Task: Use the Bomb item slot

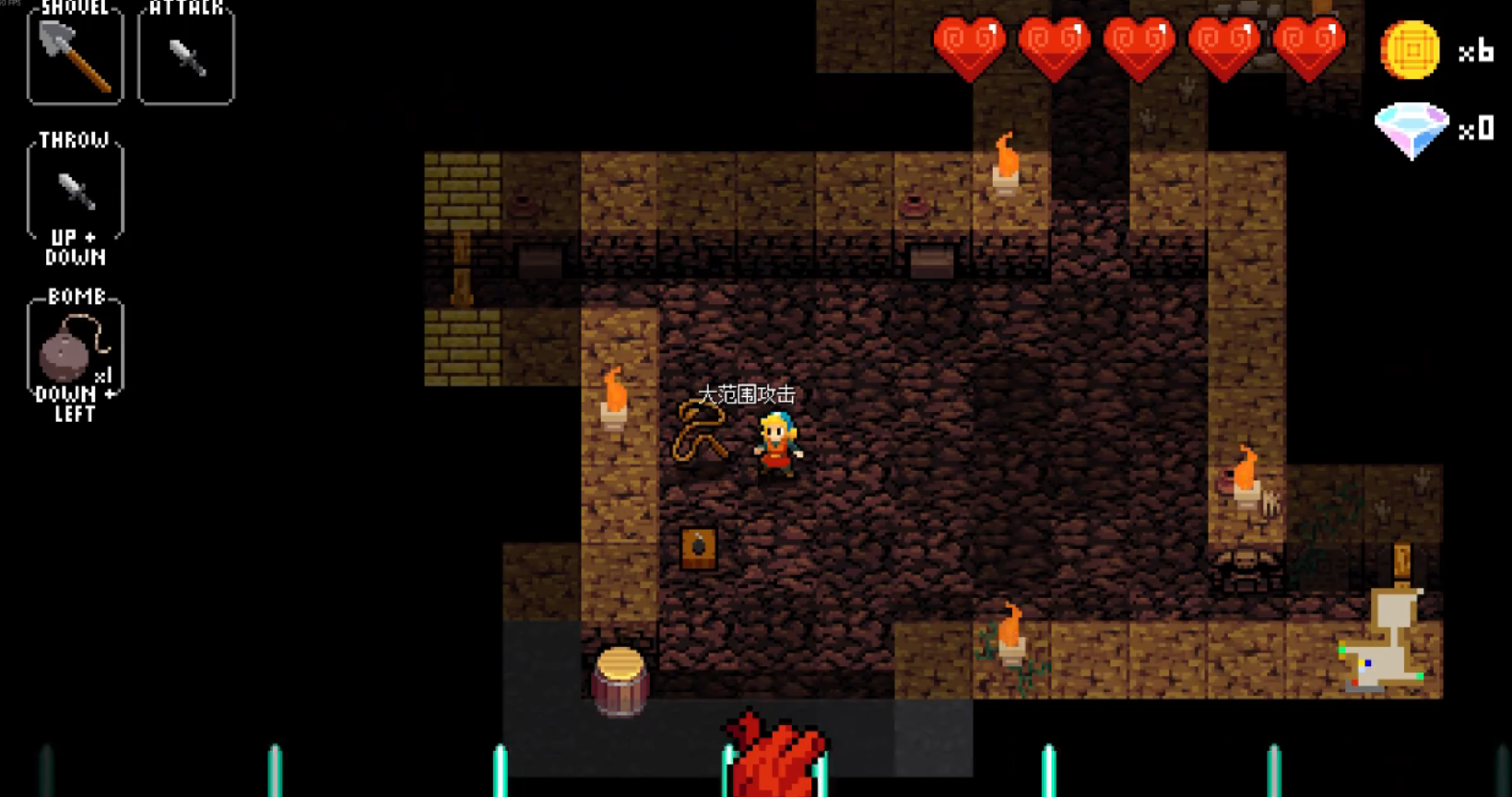Action: 75,348
